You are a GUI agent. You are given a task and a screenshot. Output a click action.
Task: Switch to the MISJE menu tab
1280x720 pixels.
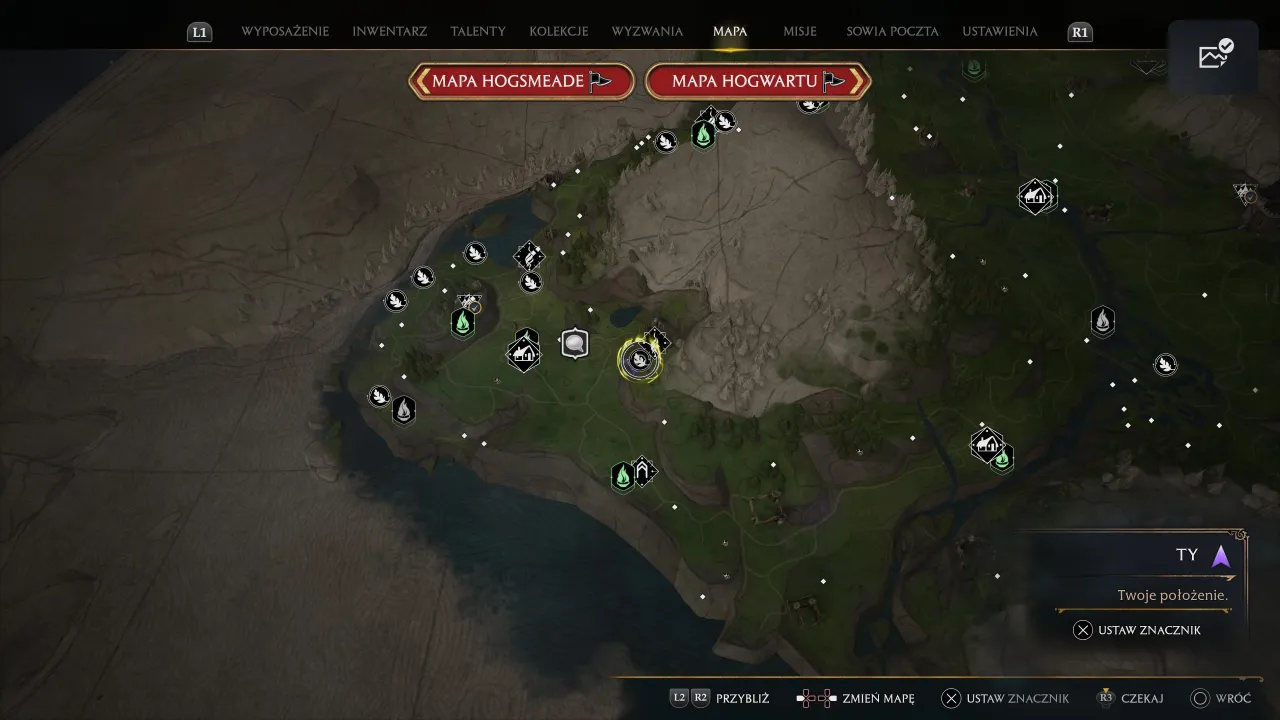[x=801, y=31]
